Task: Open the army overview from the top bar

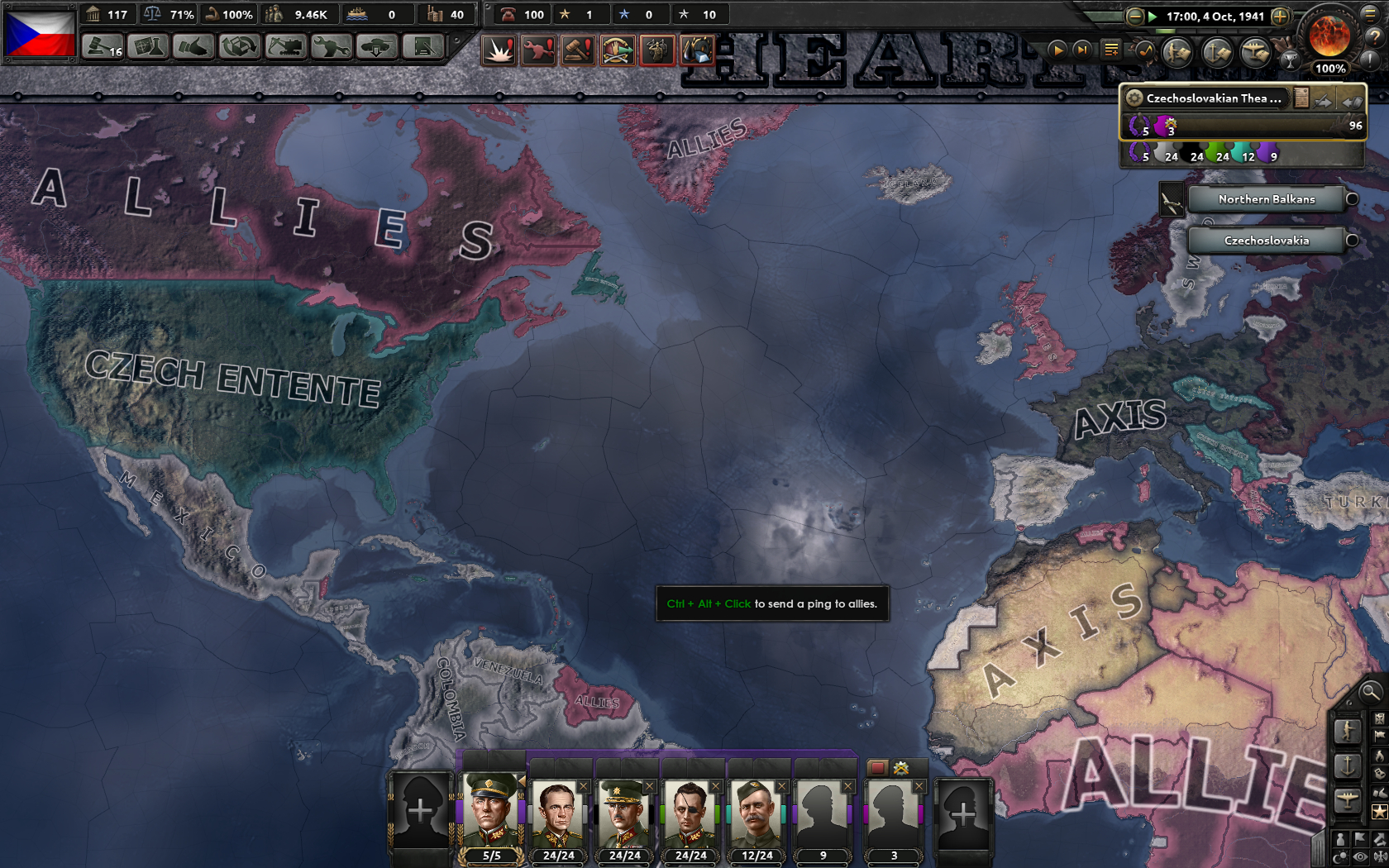Action: pos(1177,51)
